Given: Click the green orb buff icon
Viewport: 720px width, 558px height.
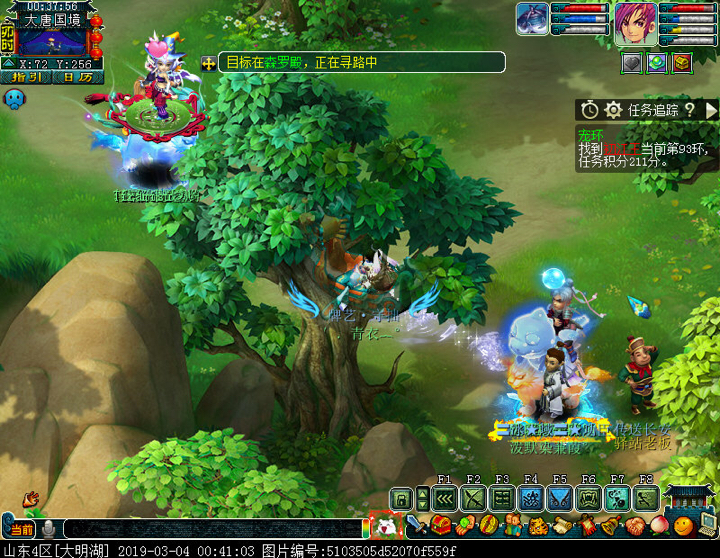Looking at the screenshot, I should [x=657, y=62].
